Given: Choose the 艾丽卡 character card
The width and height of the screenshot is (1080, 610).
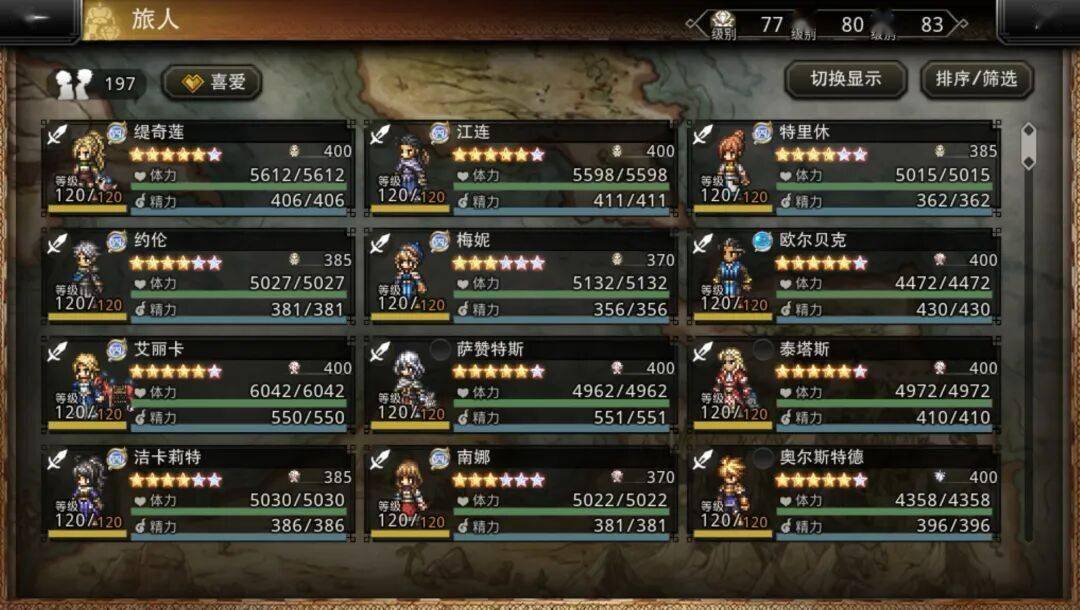Looking at the screenshot, I should (x=199, y=385).
